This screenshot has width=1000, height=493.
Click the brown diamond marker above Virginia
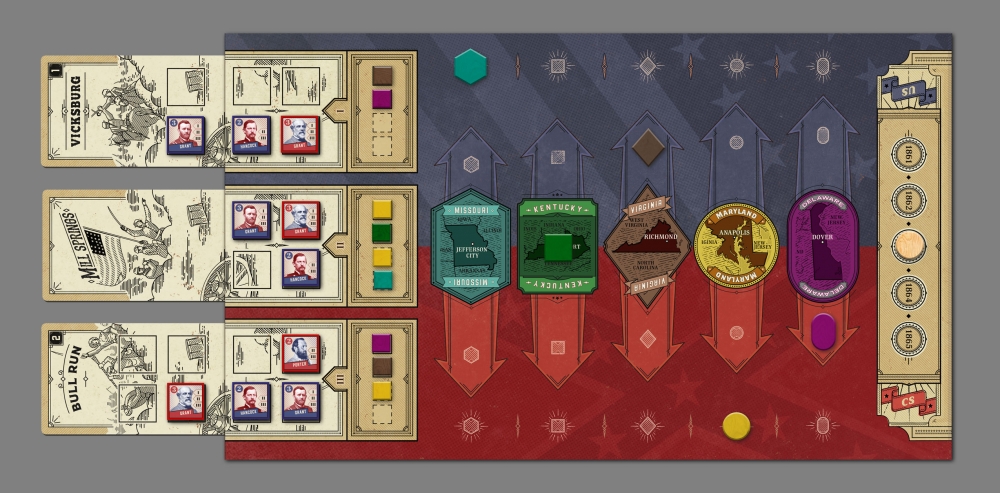click(x=648, y=147)
